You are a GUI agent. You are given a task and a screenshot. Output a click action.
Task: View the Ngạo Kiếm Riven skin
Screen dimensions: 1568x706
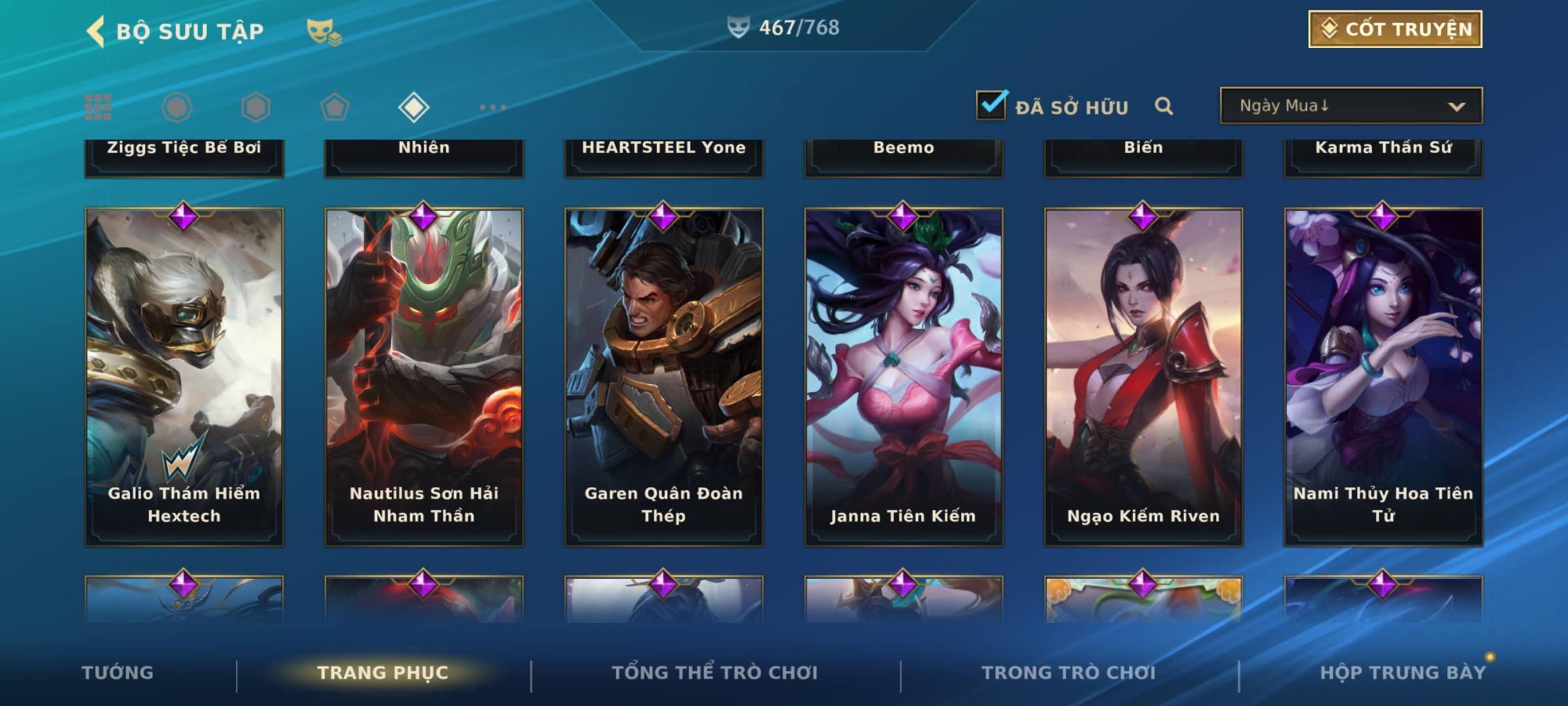tap(1143, 376)
